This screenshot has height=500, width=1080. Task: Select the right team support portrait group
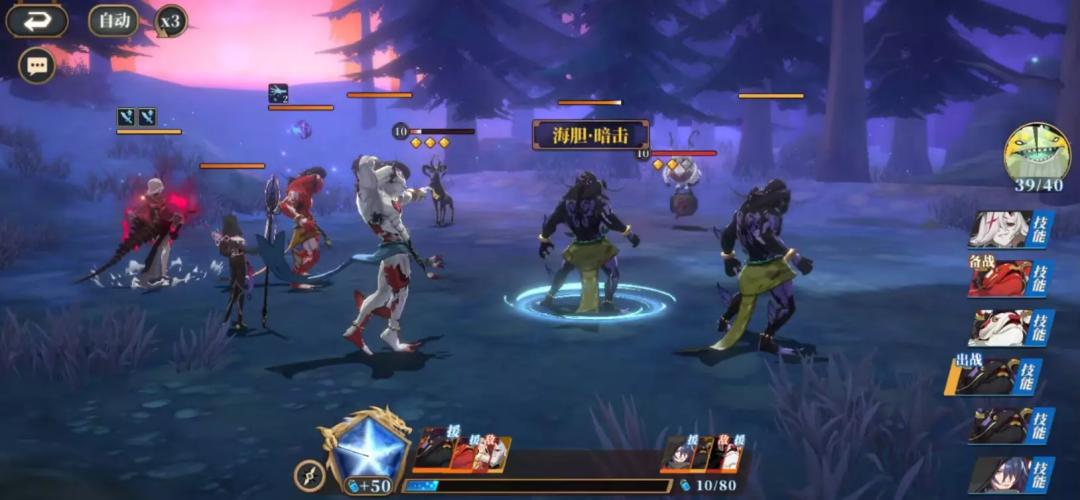click(702, 453)
